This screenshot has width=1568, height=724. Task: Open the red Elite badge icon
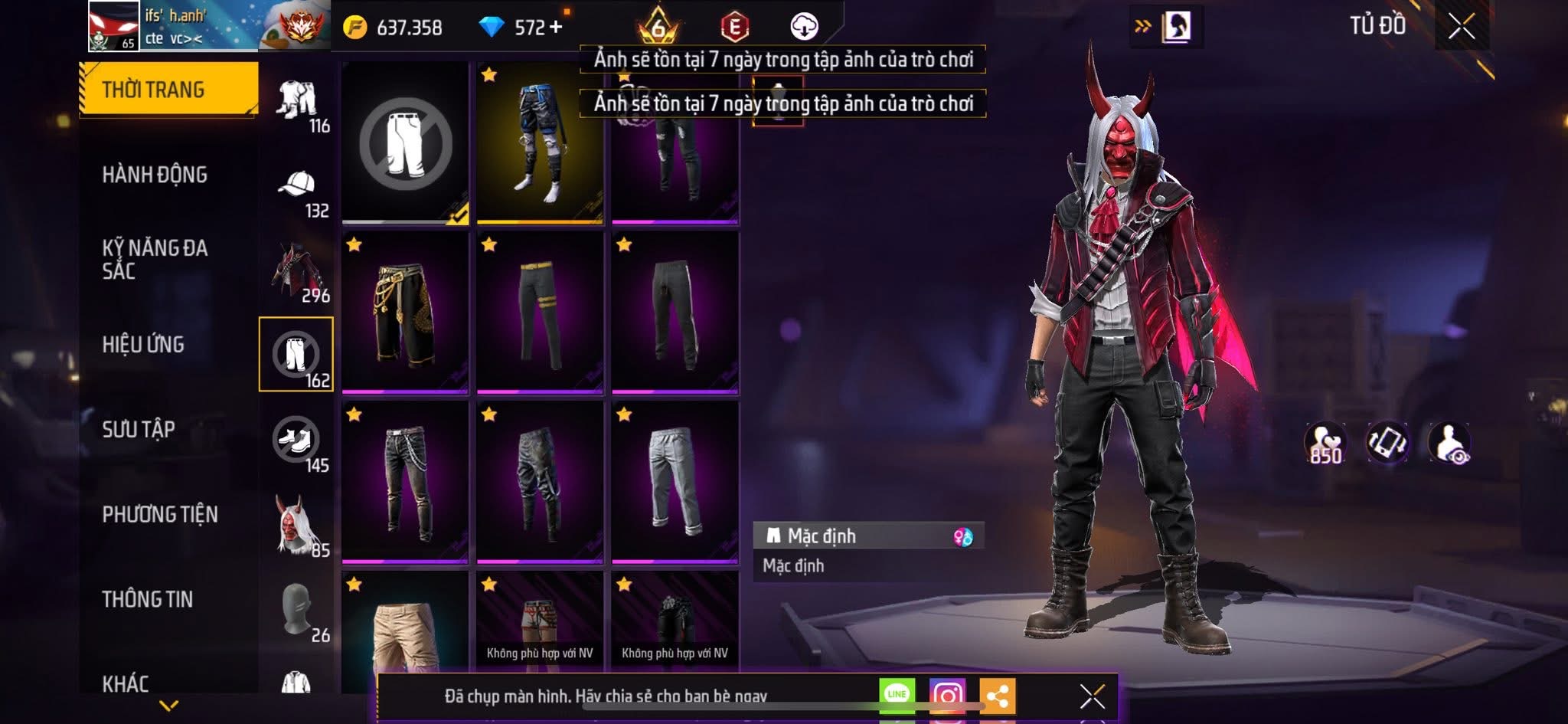tap(735, 25)
